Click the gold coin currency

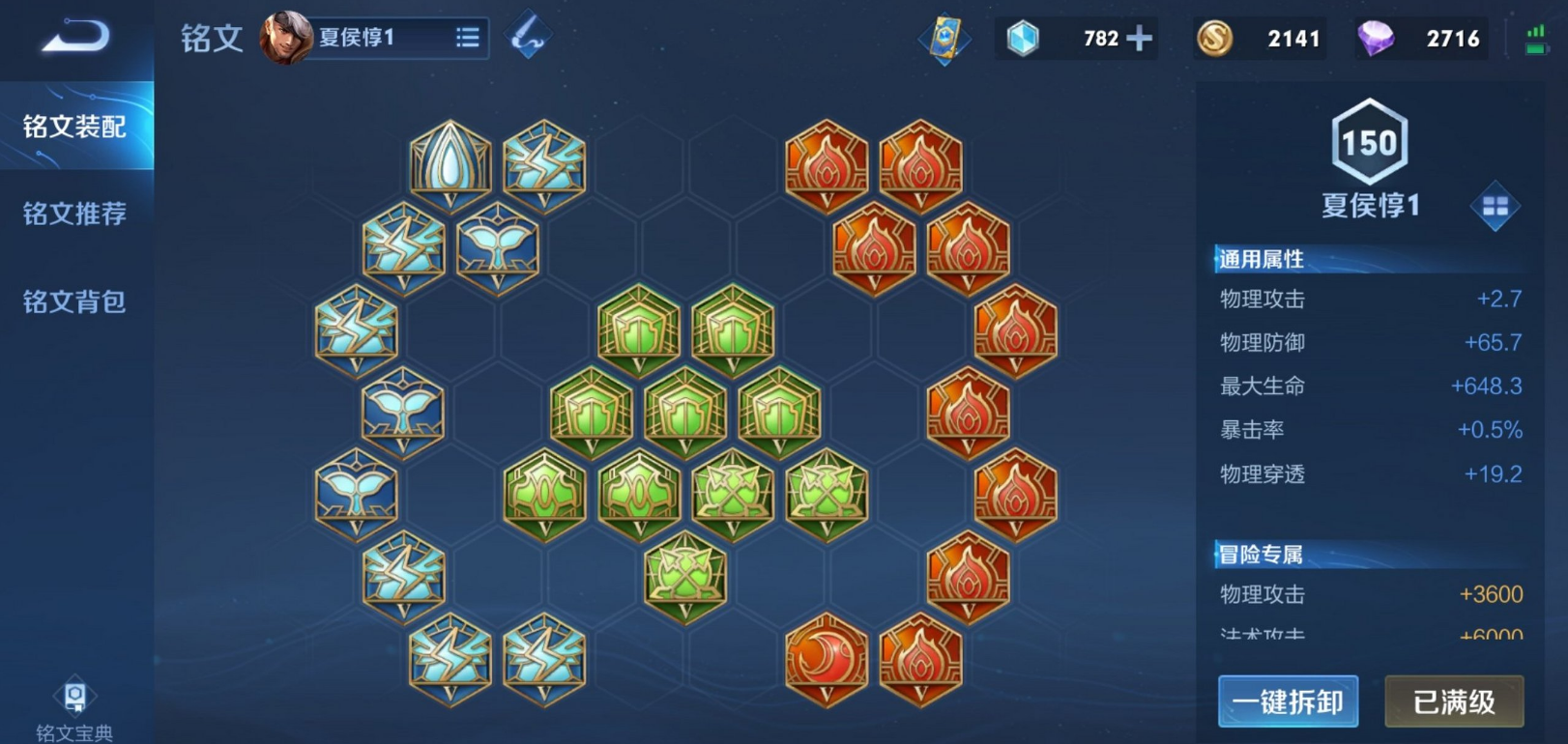click(1215, 39)
